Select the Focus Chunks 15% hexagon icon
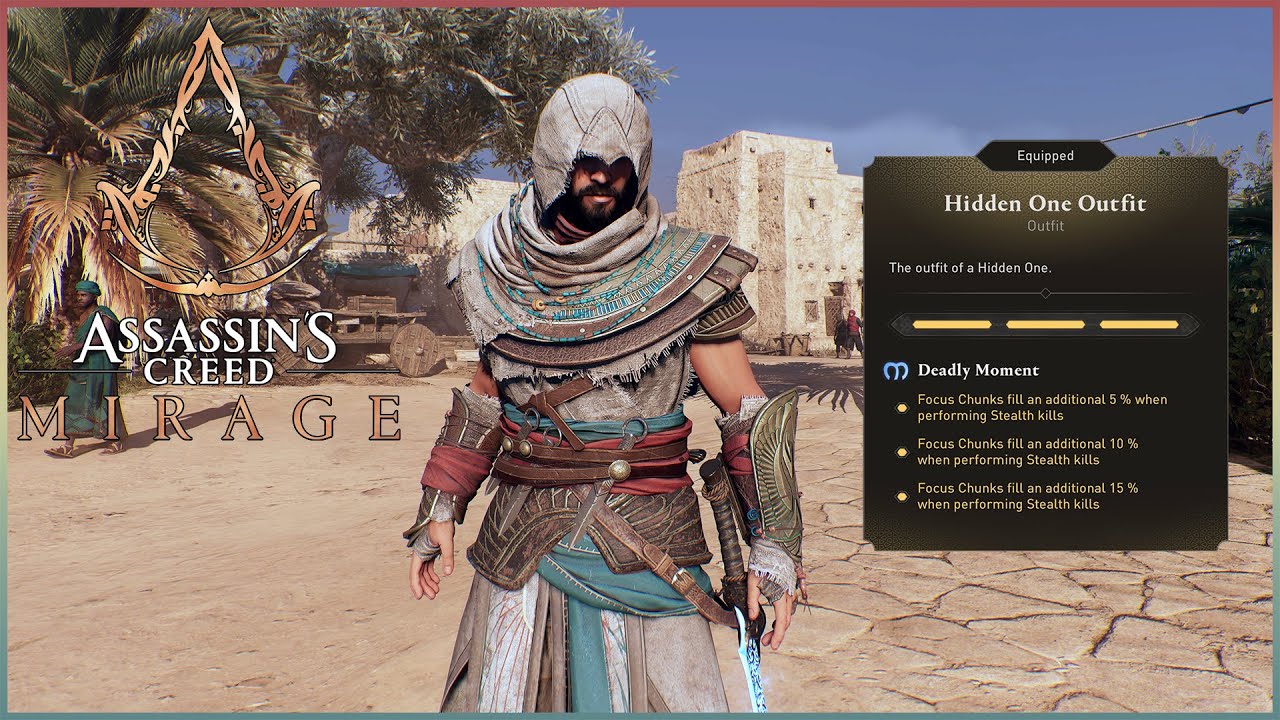Image resolution: width=1280 pixels, height=720 pixels. click(x=900, y=494)
